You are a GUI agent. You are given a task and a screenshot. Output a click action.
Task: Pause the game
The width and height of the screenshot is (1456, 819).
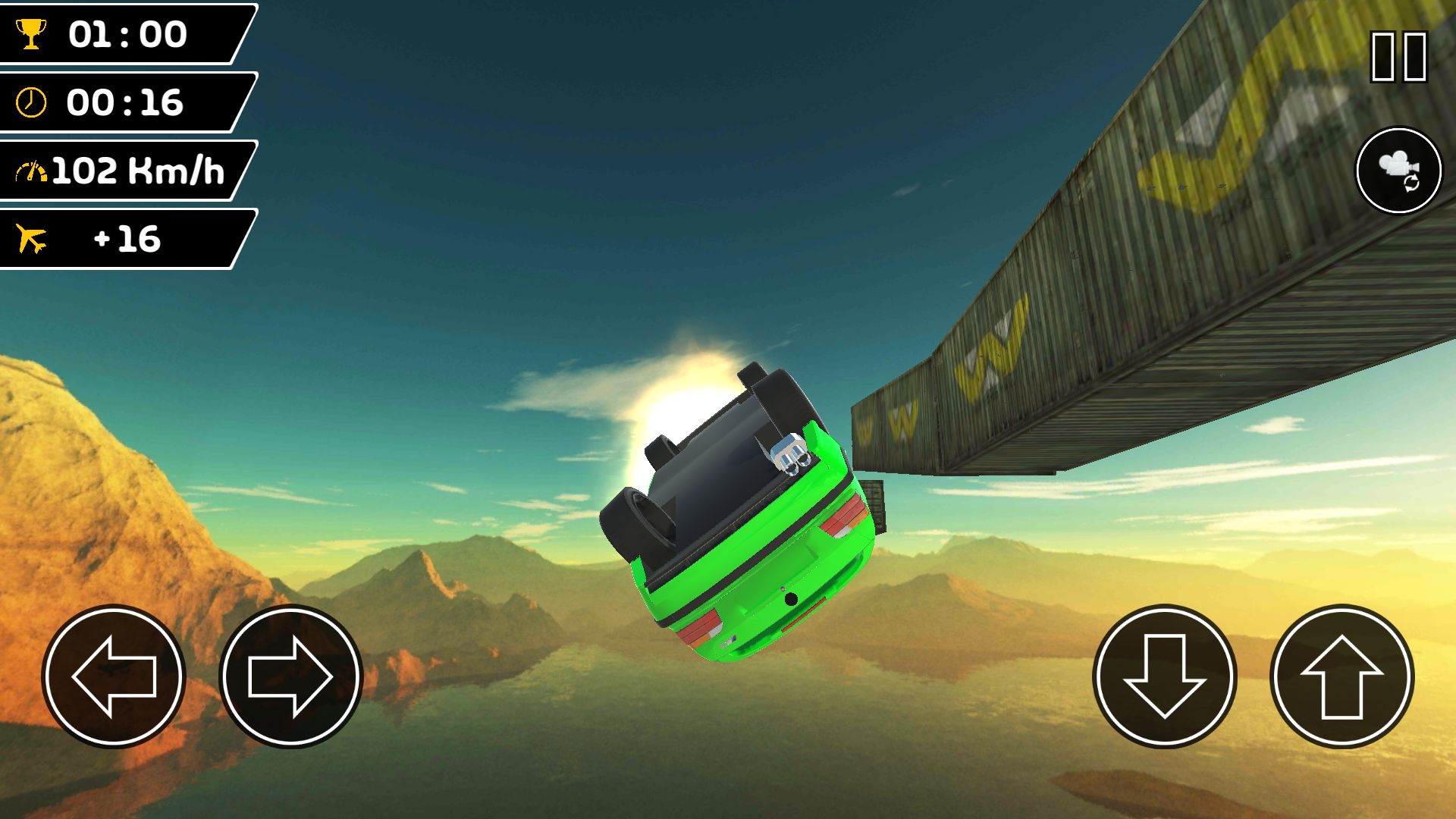click(1398, 56)
